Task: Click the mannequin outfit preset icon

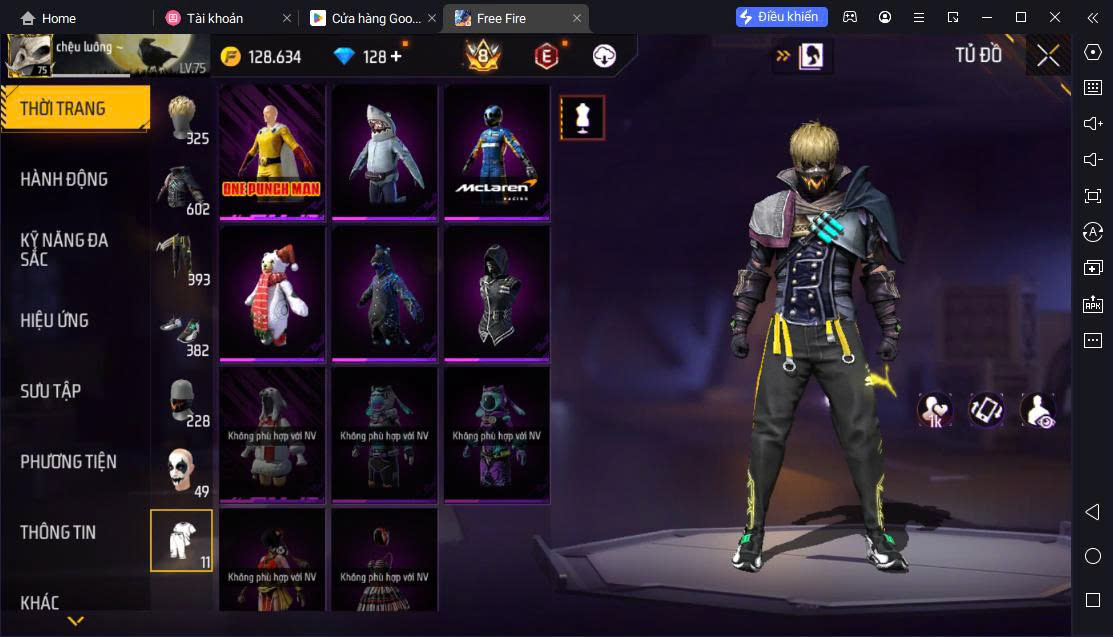Action: (x=582, y=118)
